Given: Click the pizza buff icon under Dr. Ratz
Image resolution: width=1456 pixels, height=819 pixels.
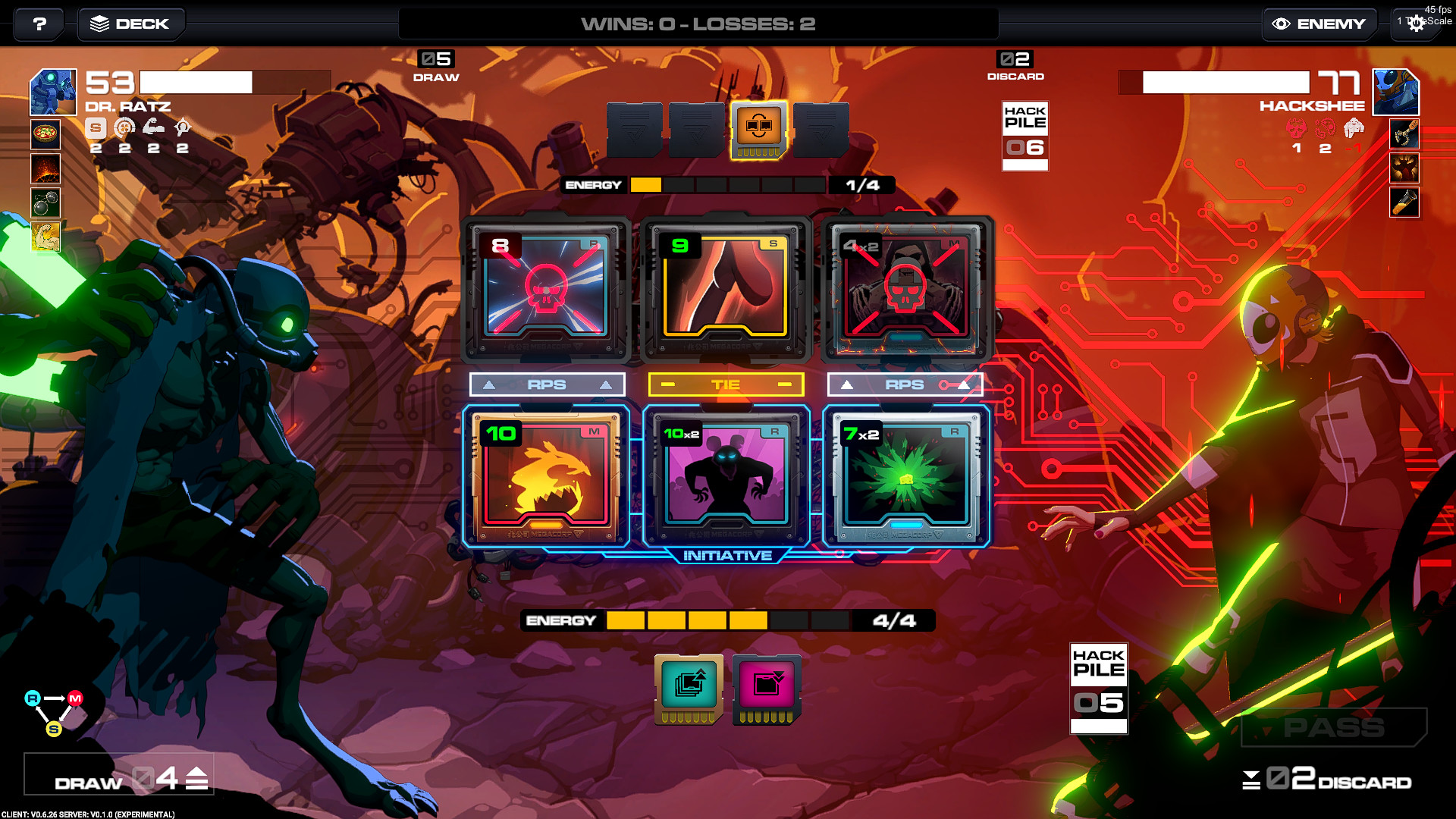Looking at the screenshot, I should point(45,135).
